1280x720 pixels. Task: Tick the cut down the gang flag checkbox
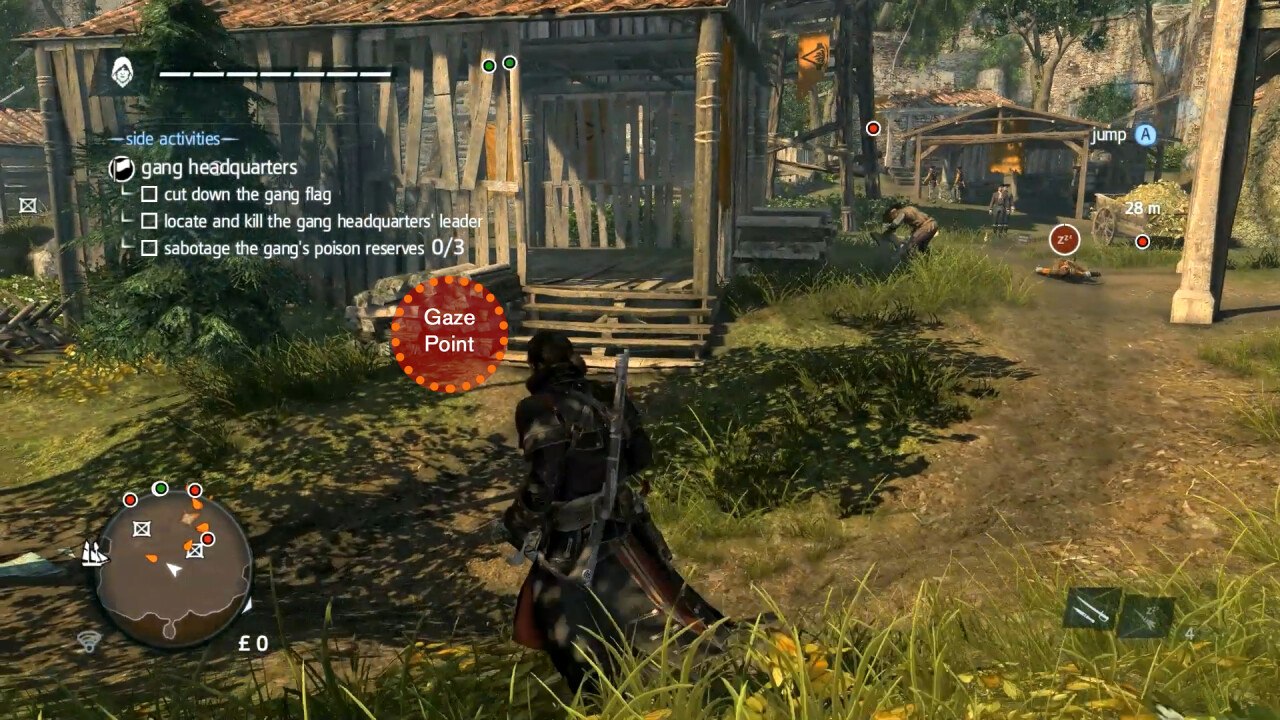pos(149,194)
